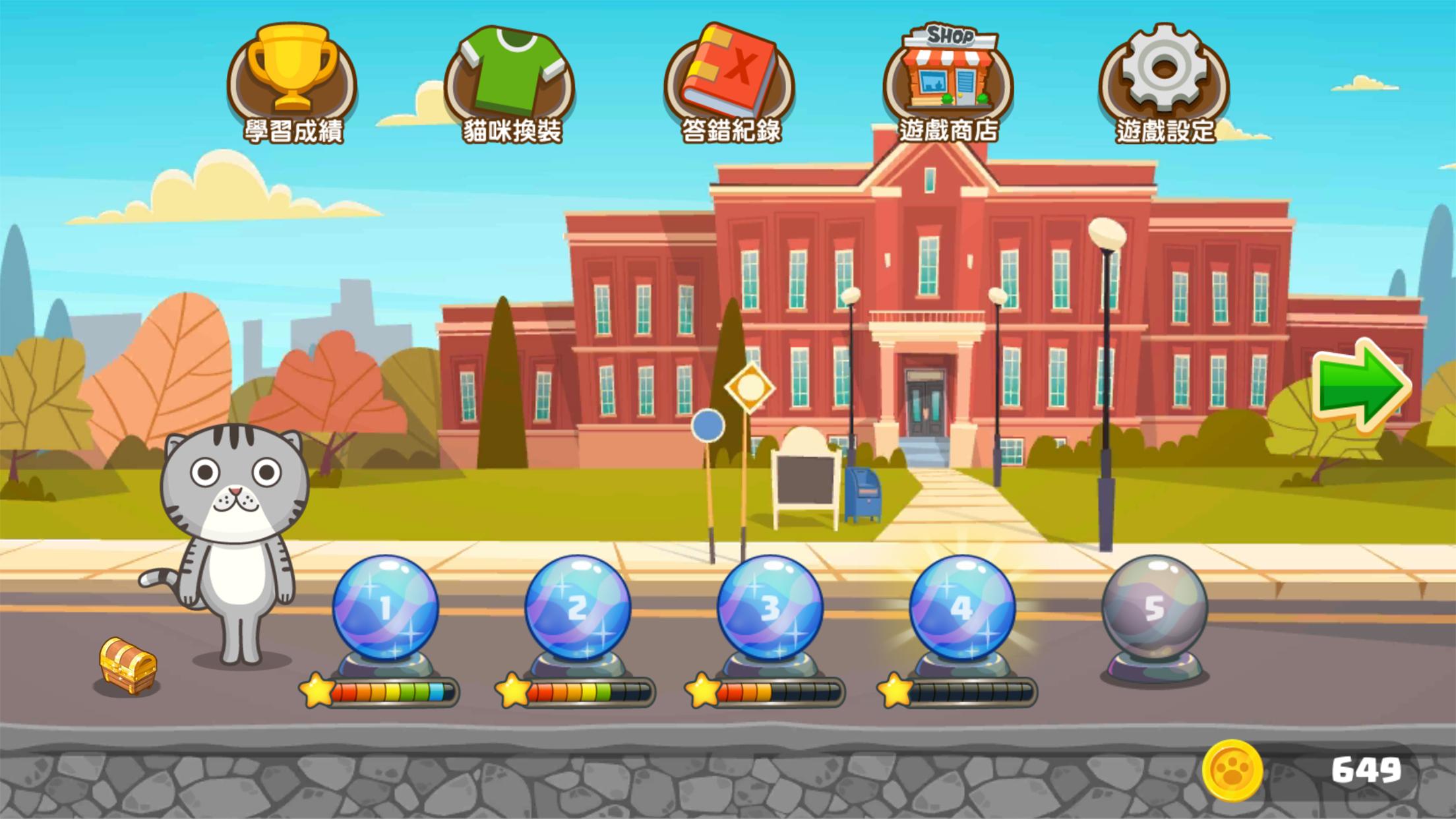Open the 遊戲商店 shop
1456x819 pixels.
click(950, 73)
